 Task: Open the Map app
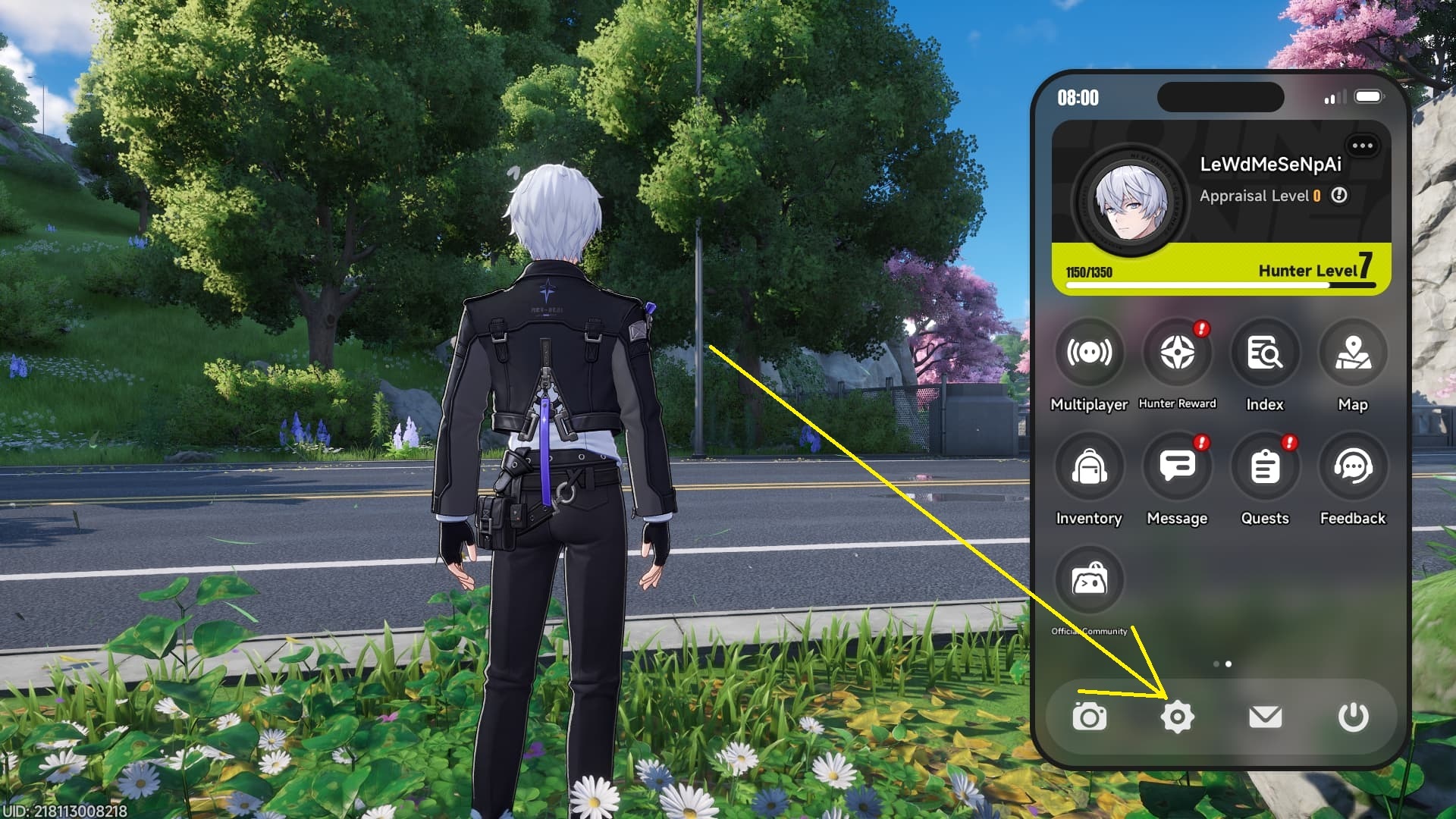1353,353
